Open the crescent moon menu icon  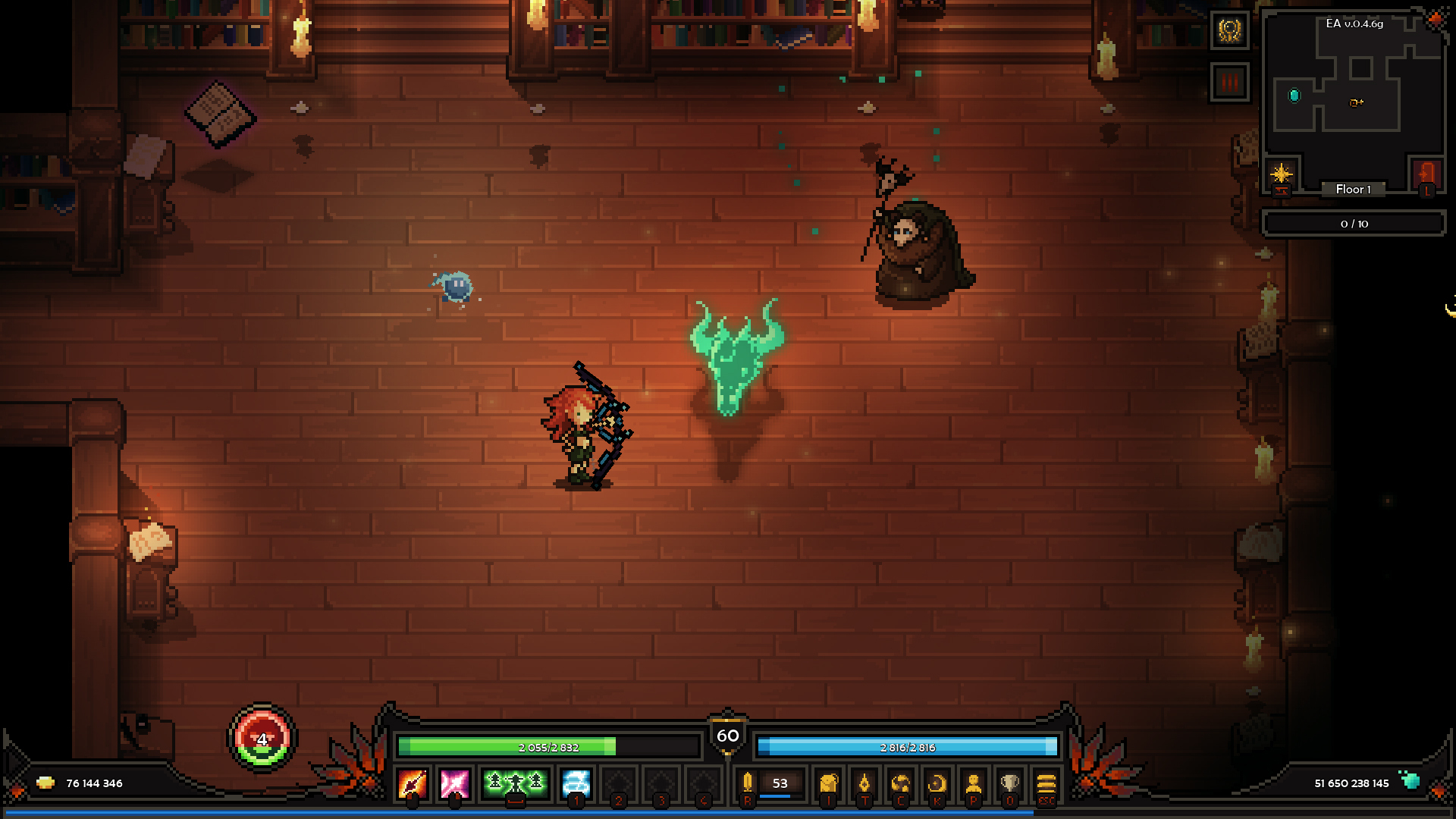[937, 783]
